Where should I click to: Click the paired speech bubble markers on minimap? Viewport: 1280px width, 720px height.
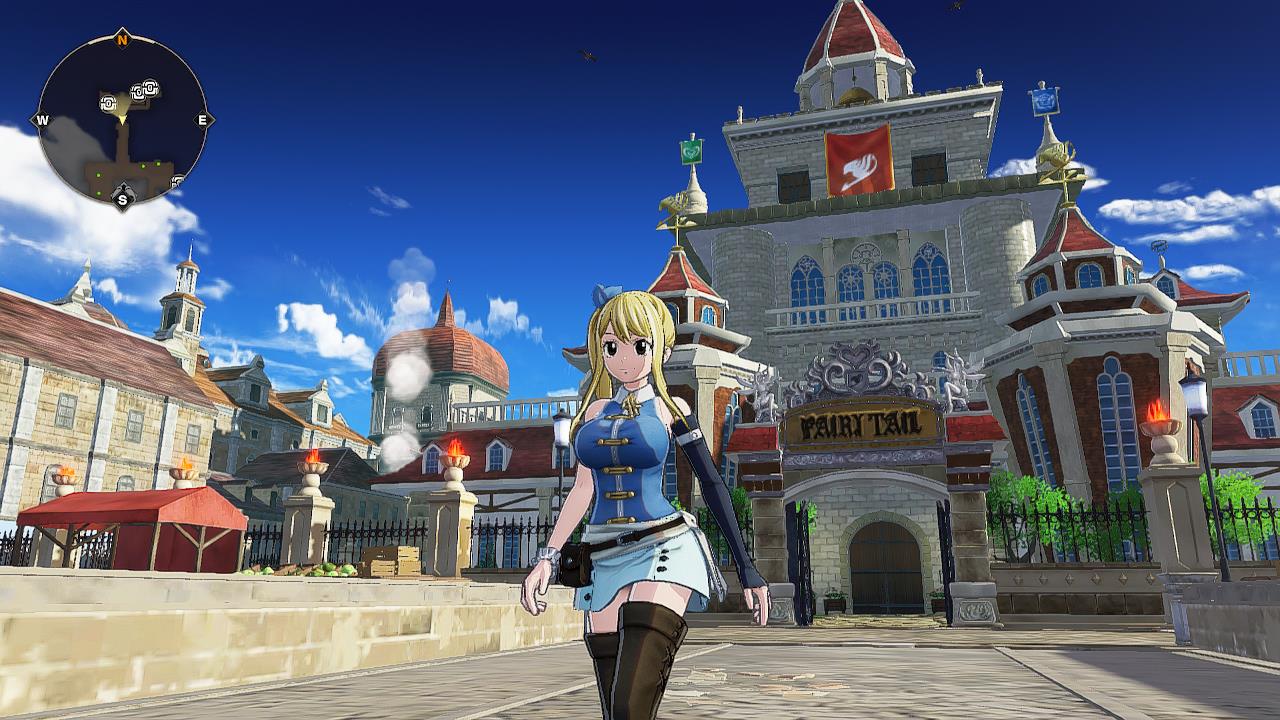pyautogui.click(x=145, y=90)
